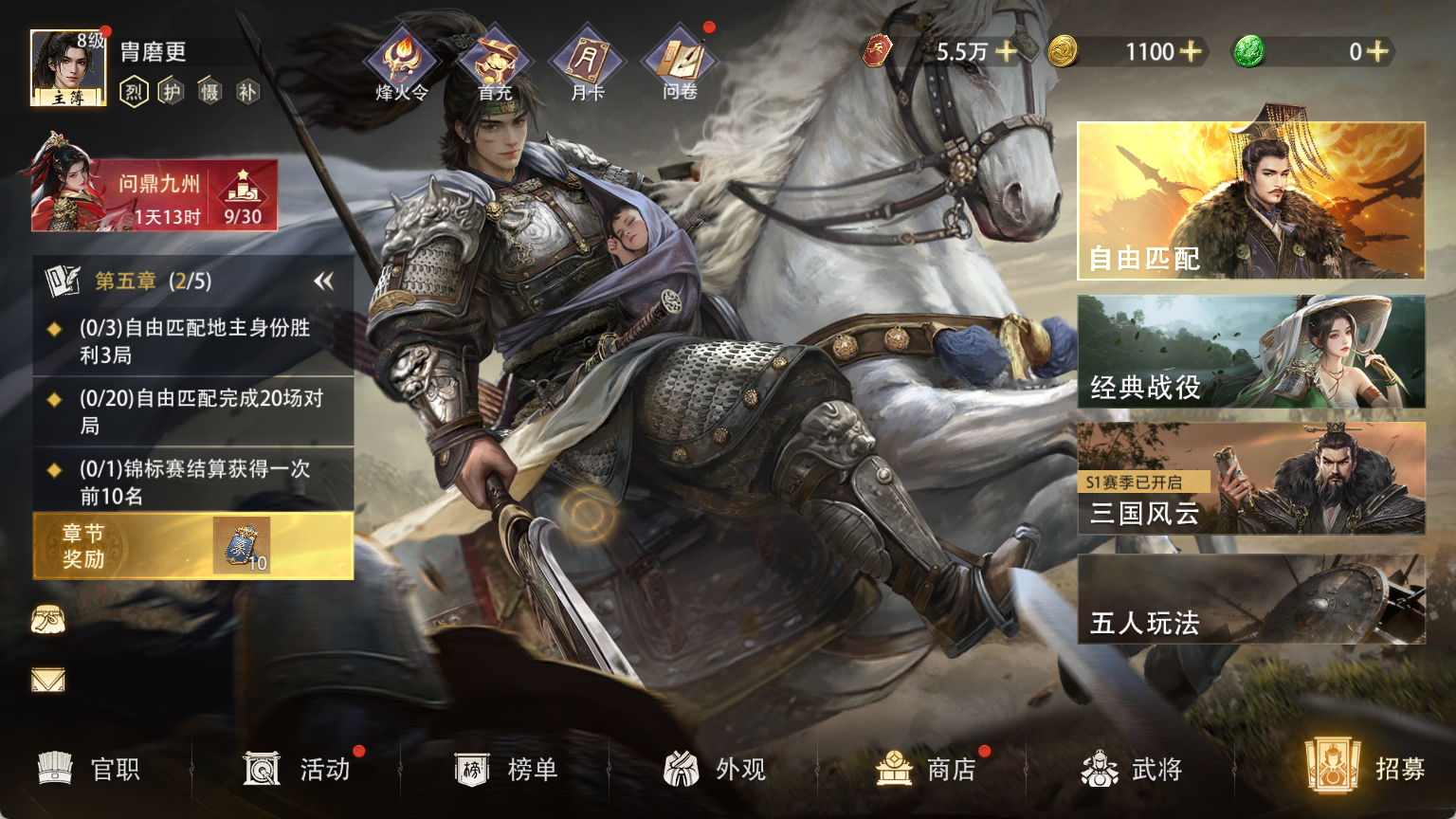Screen dimensions: 1456x819
Task: Open the 官职 official rank menu
Action: click(x=90, y=769)
